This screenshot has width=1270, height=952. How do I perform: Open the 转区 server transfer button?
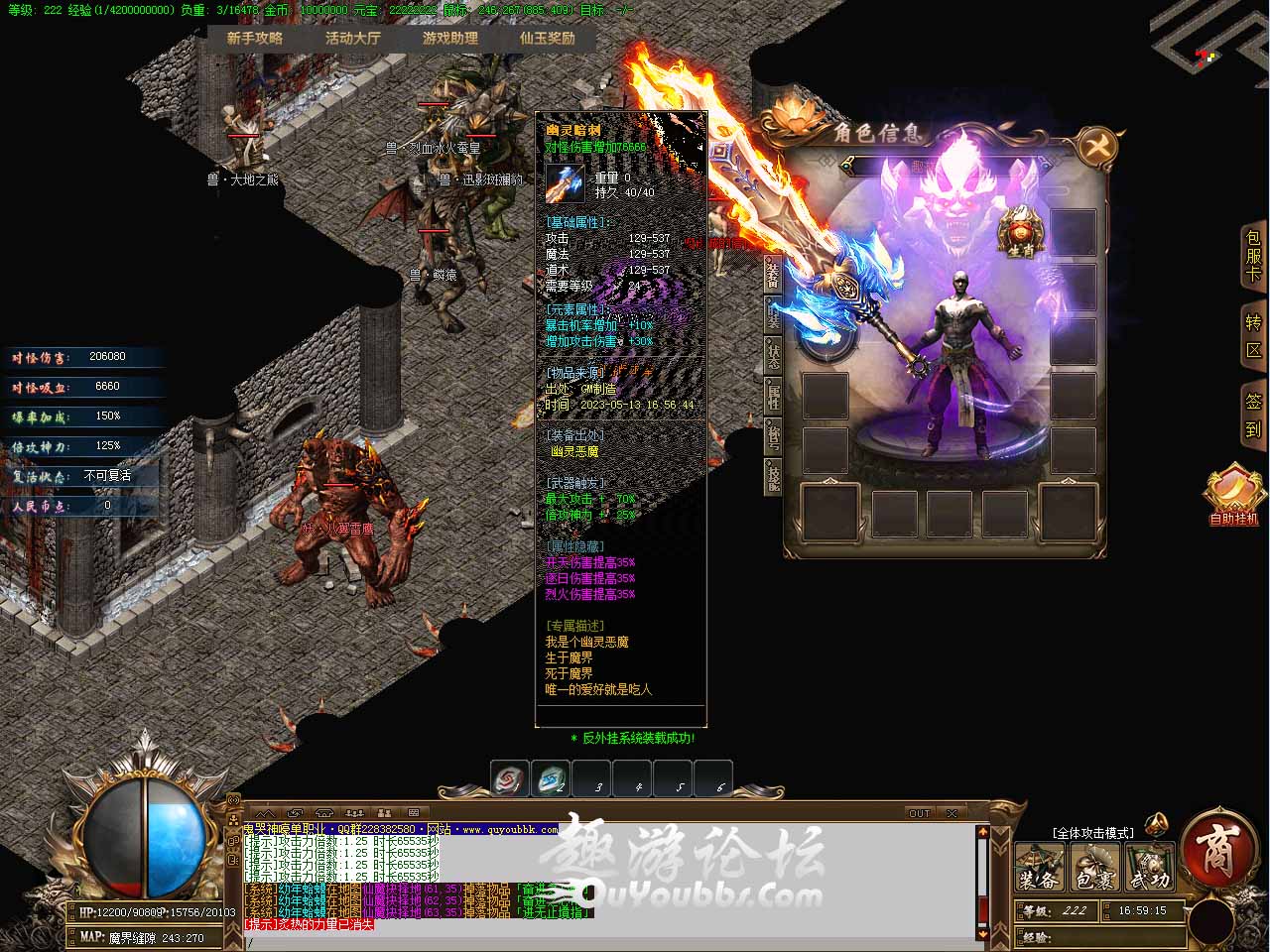pyautogui.click(x=1253, y=336)
